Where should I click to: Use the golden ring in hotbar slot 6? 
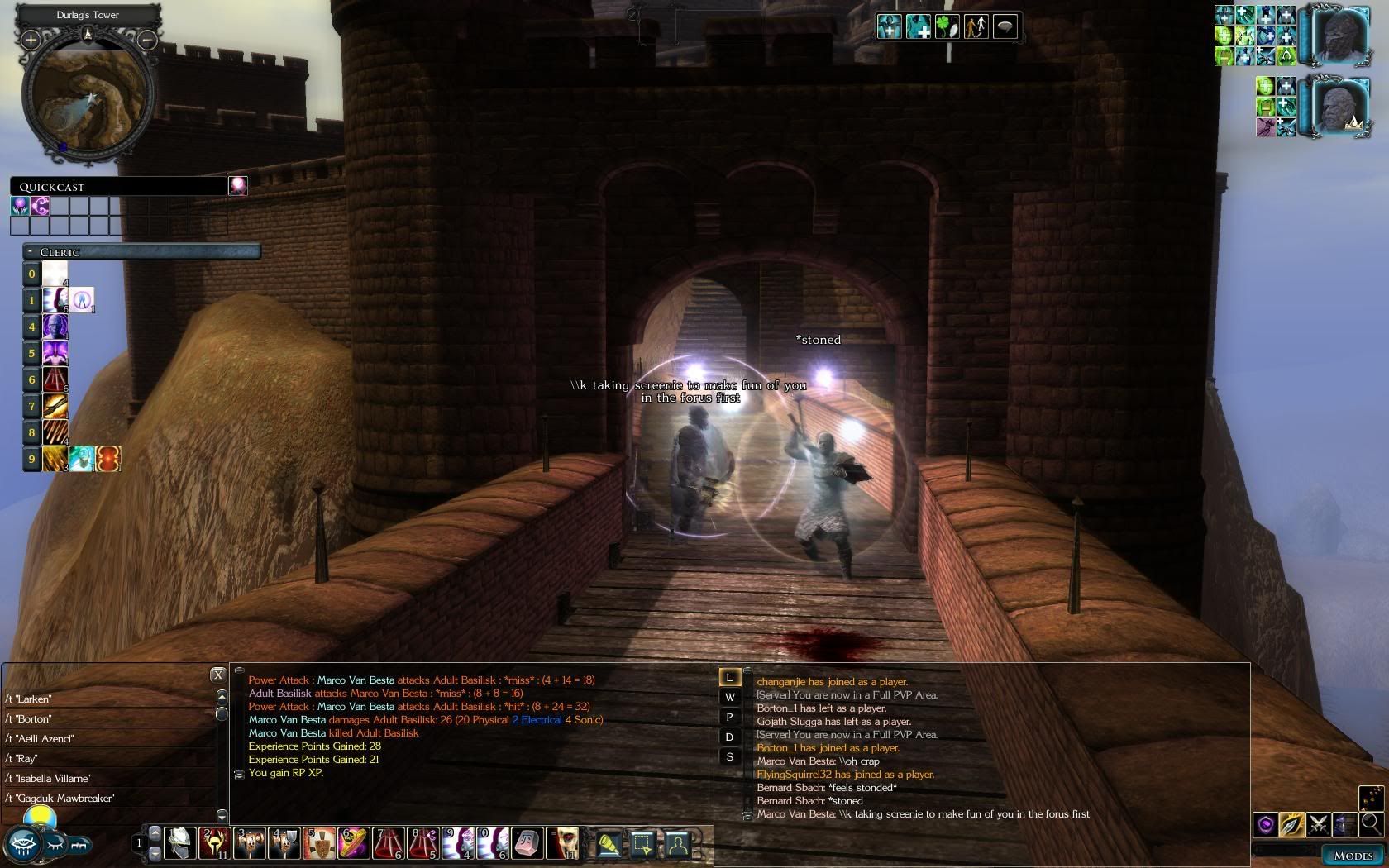[x=354, y=843]
